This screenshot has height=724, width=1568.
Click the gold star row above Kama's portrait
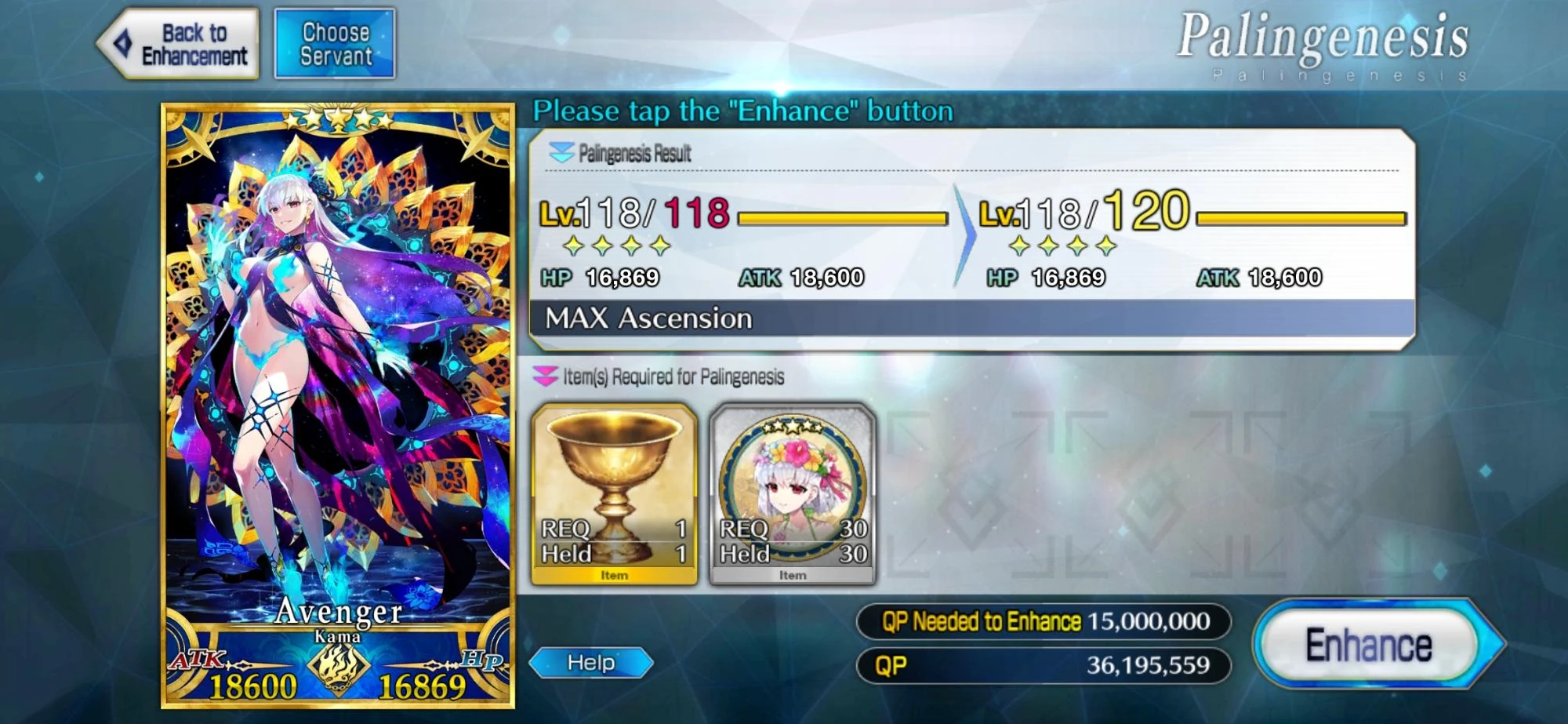[337, 118]
